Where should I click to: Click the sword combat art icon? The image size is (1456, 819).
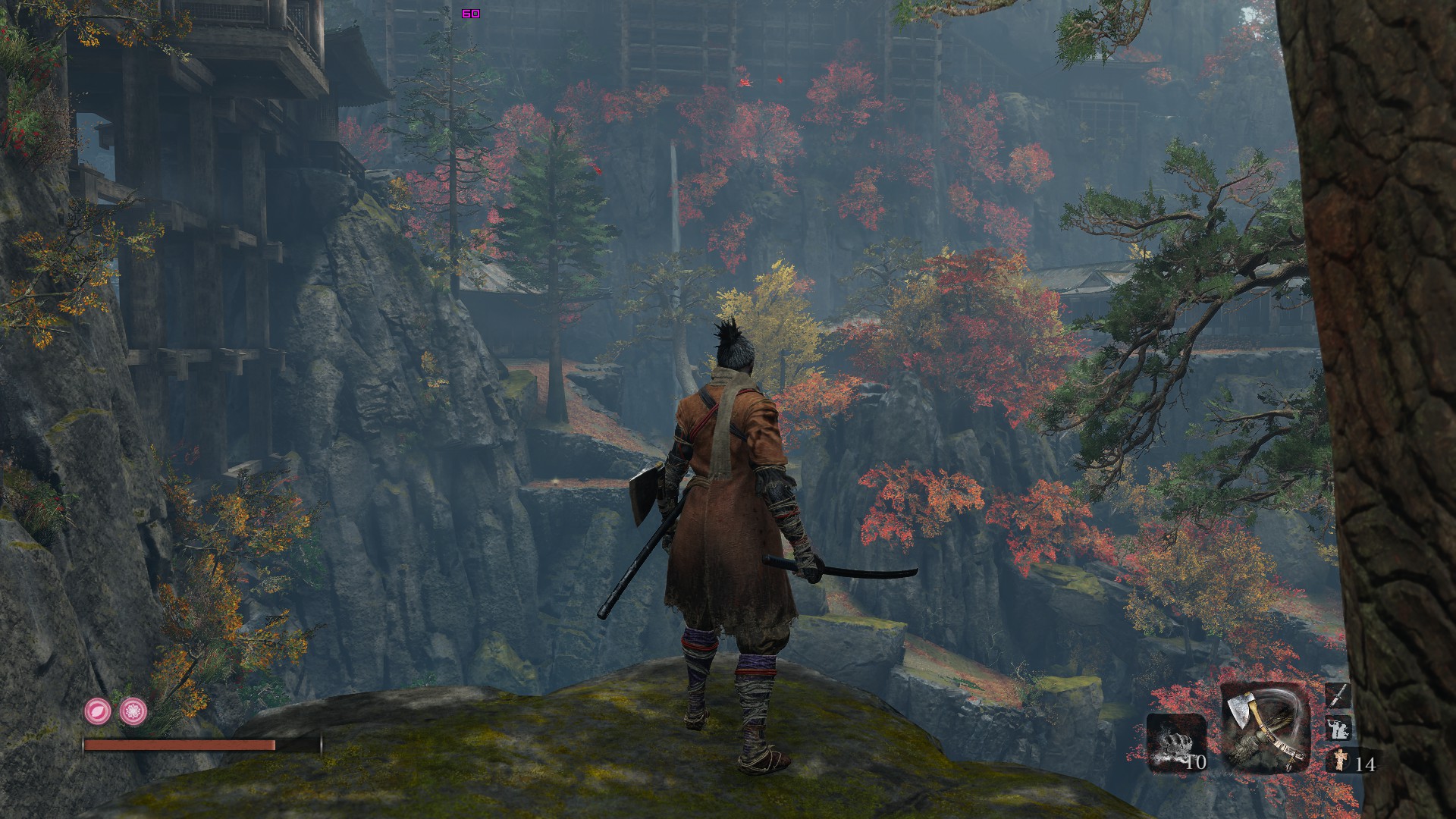pyautogui.click(x=1337, y=695)
